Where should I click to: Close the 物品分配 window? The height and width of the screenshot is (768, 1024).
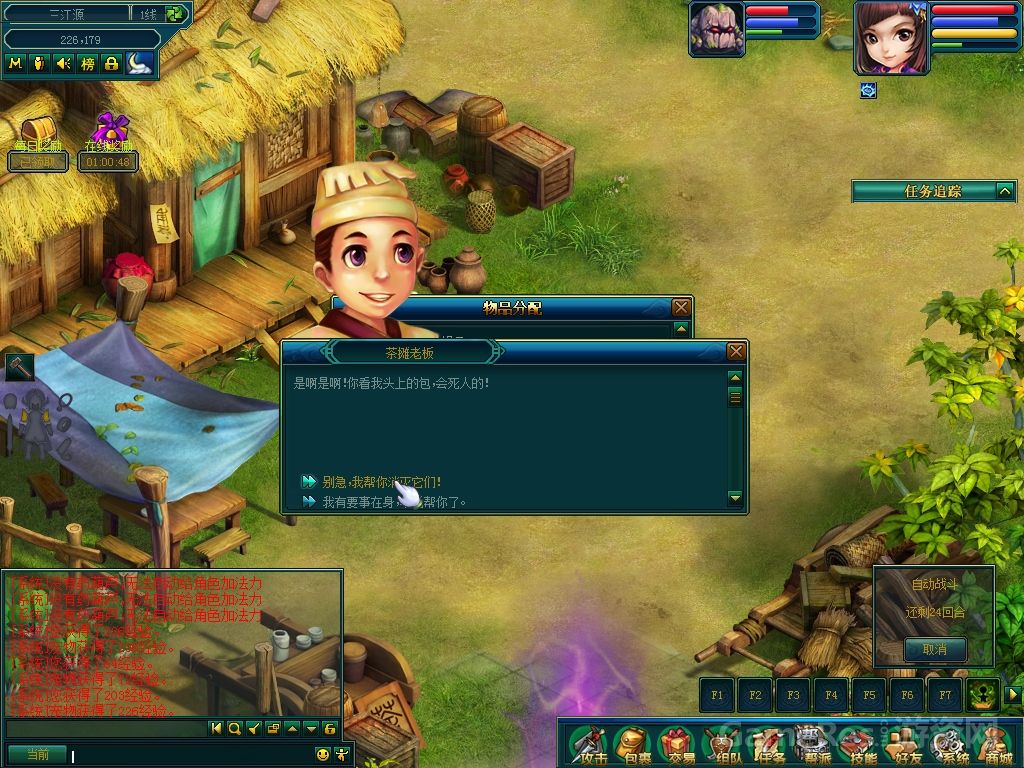pos(681,307)
